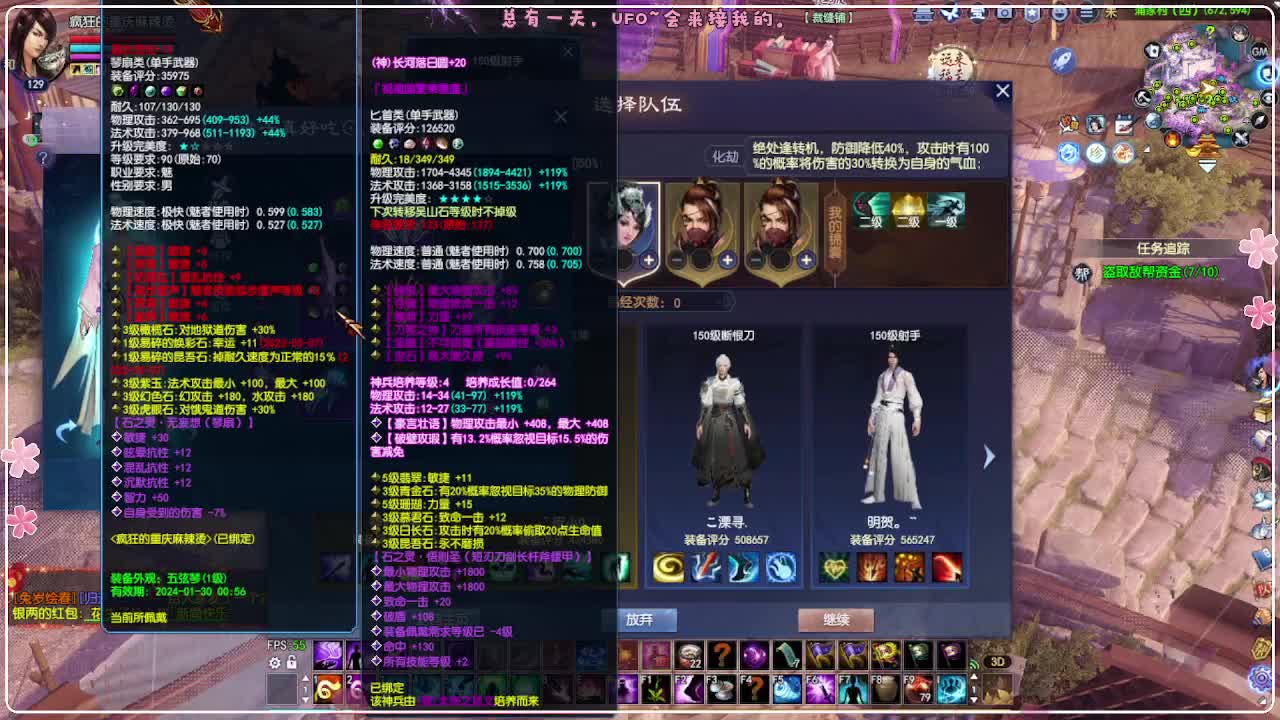Open the 珍 treasure icon below the minimap
This screenshot has height=720, width=1280.
pyautogui.click(x=1097, y=152)
